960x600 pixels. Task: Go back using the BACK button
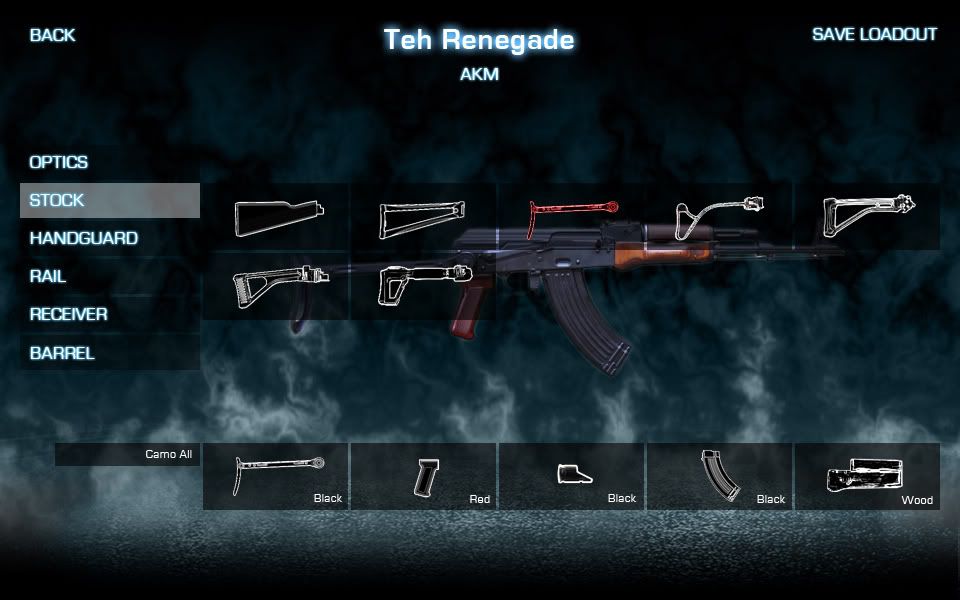coord(52,35)
